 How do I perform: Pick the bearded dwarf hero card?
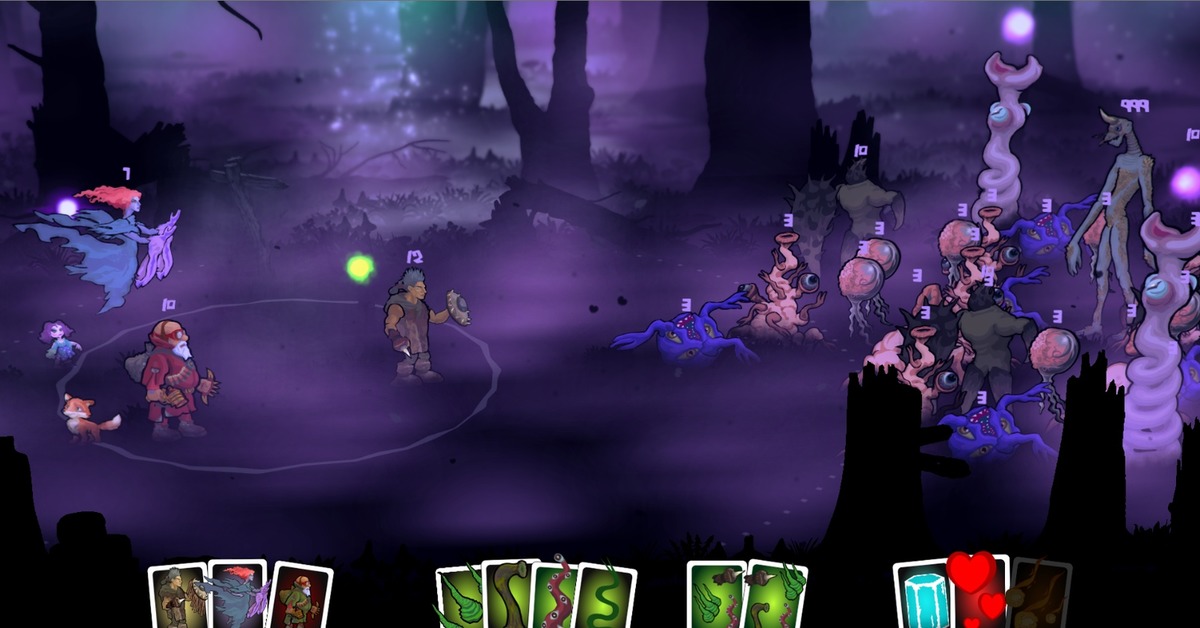pyautogui.click(x=297, y=598)
